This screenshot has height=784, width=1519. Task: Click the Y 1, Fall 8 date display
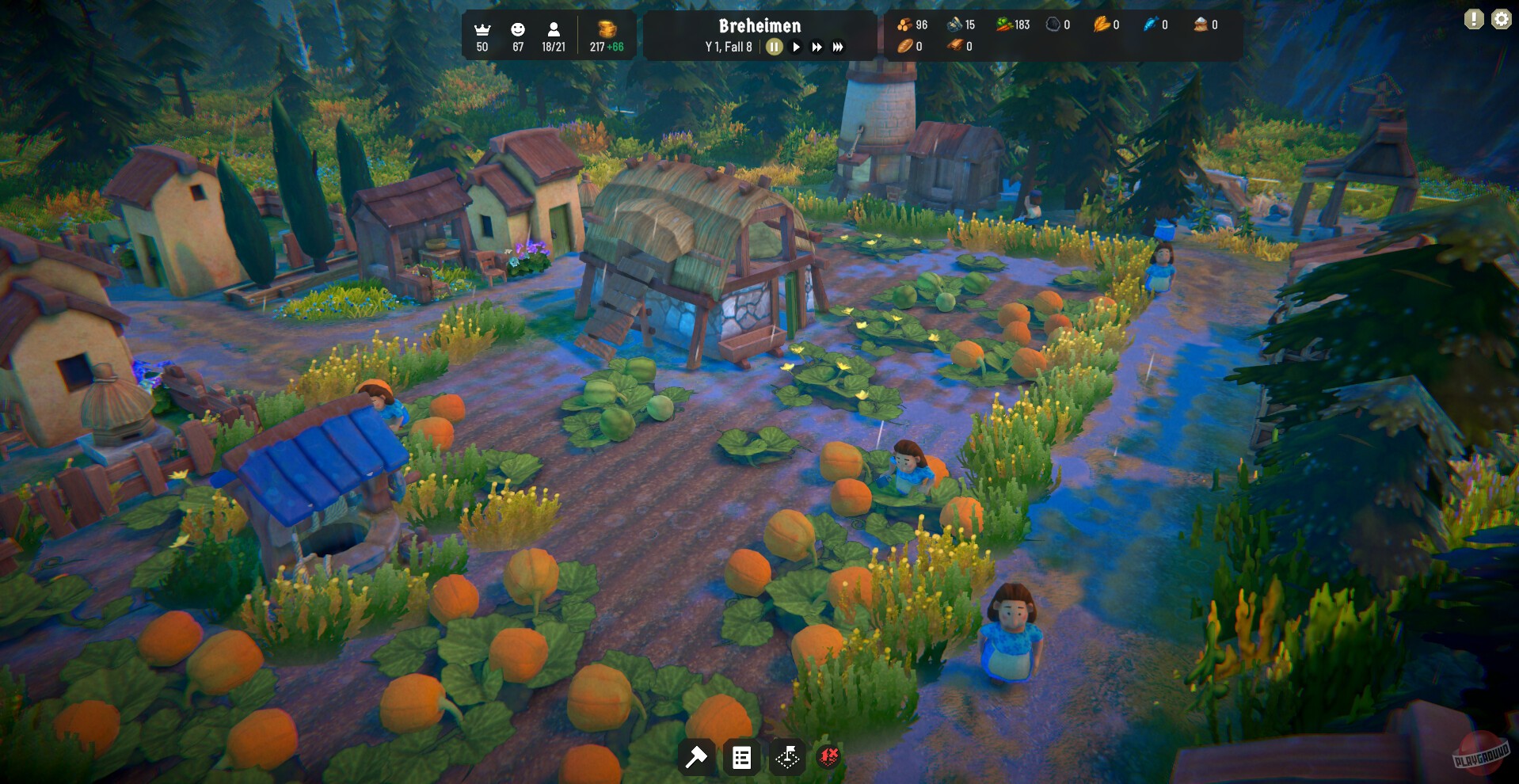728,46
